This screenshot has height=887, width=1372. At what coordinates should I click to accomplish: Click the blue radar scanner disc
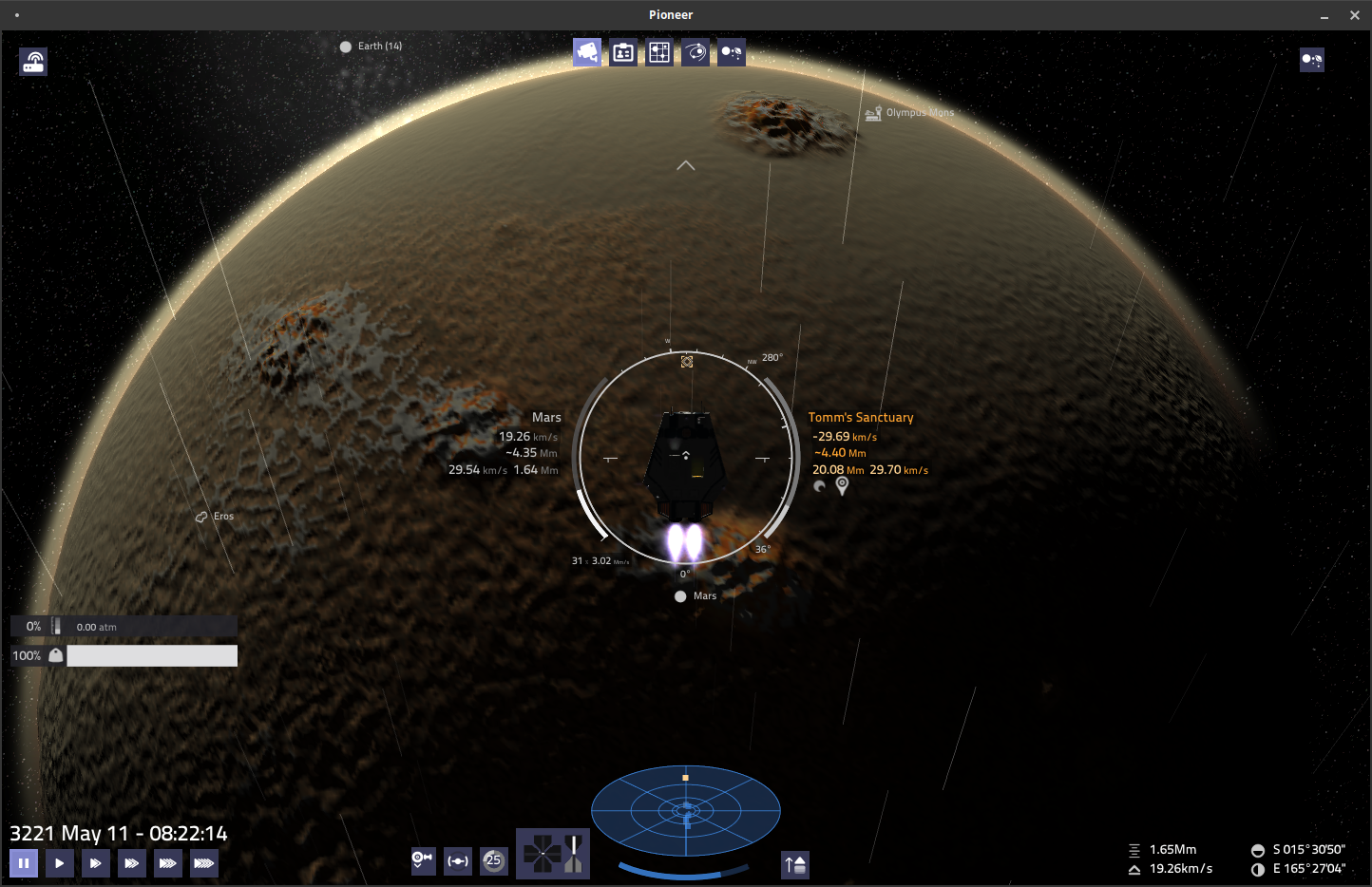[686, 811]
